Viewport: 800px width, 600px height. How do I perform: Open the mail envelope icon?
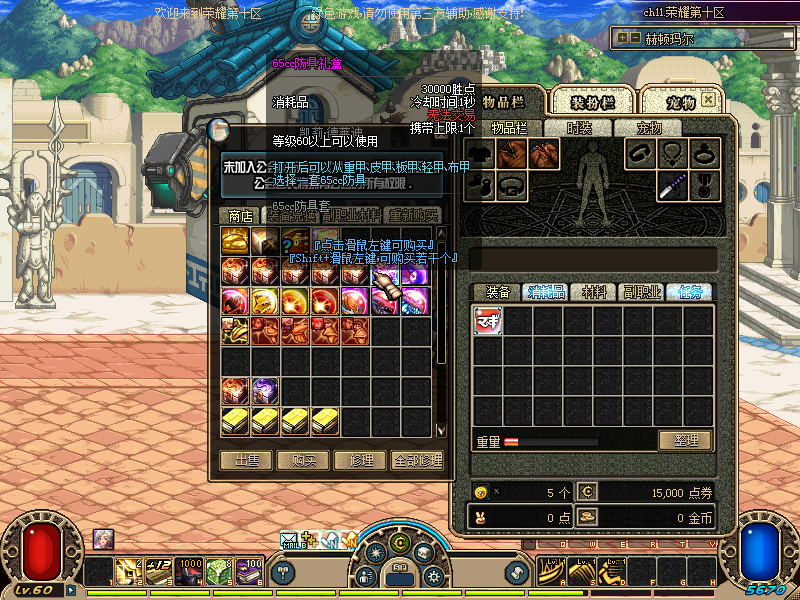(x=290, y=540)
